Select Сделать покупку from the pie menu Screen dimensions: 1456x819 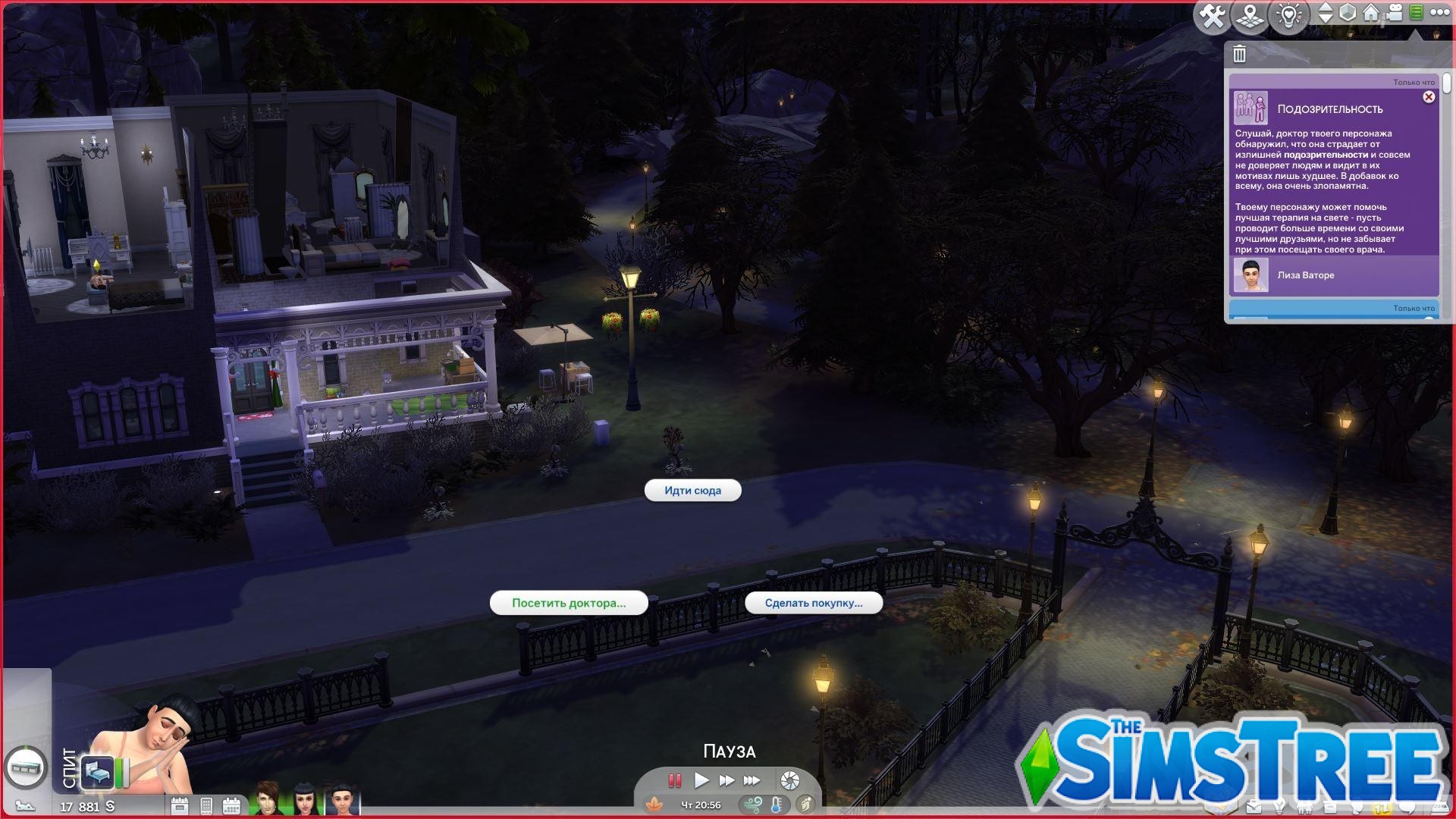click(814, 603)
